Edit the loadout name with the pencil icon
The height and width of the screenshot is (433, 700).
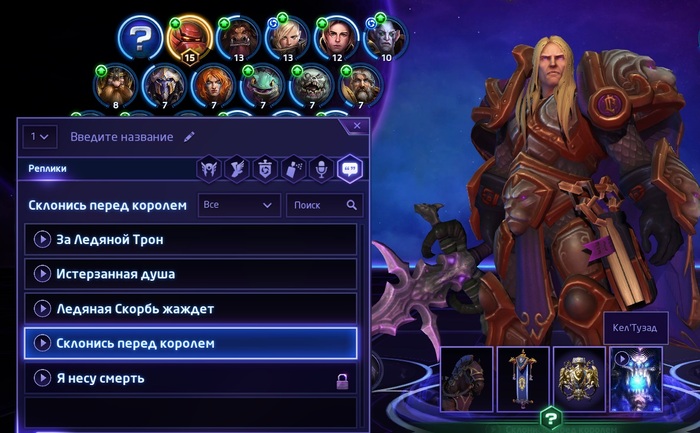(x=190, y=136)
